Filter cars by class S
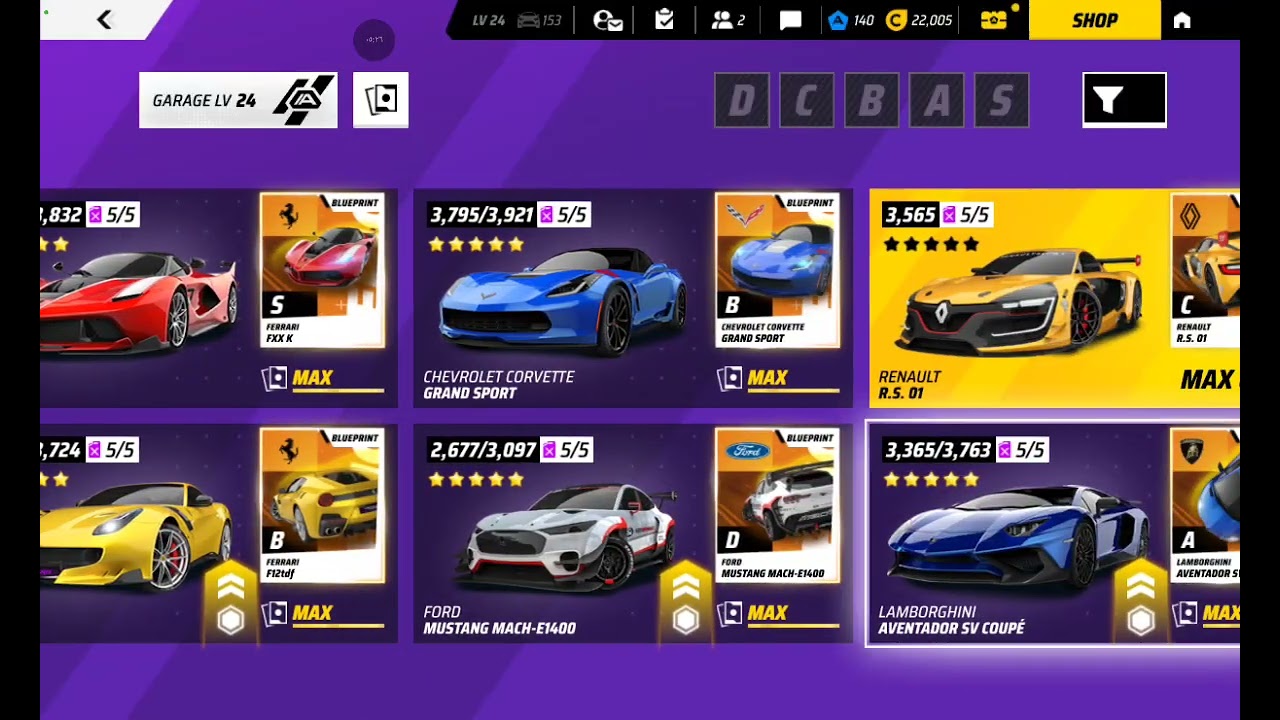The height and width of the screenshot is (720, 1280). point(1001,100)
